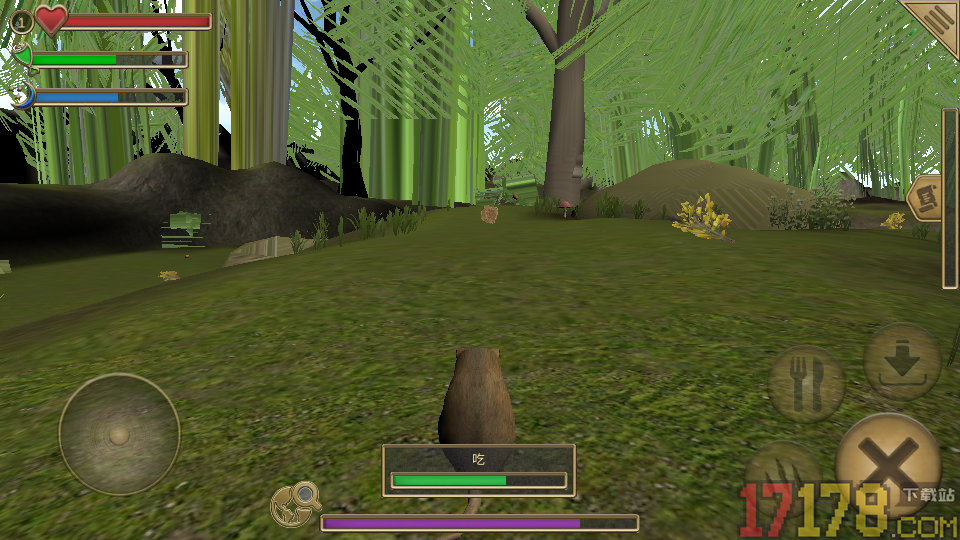Tap the virtual movement joystick

(119, 435)
